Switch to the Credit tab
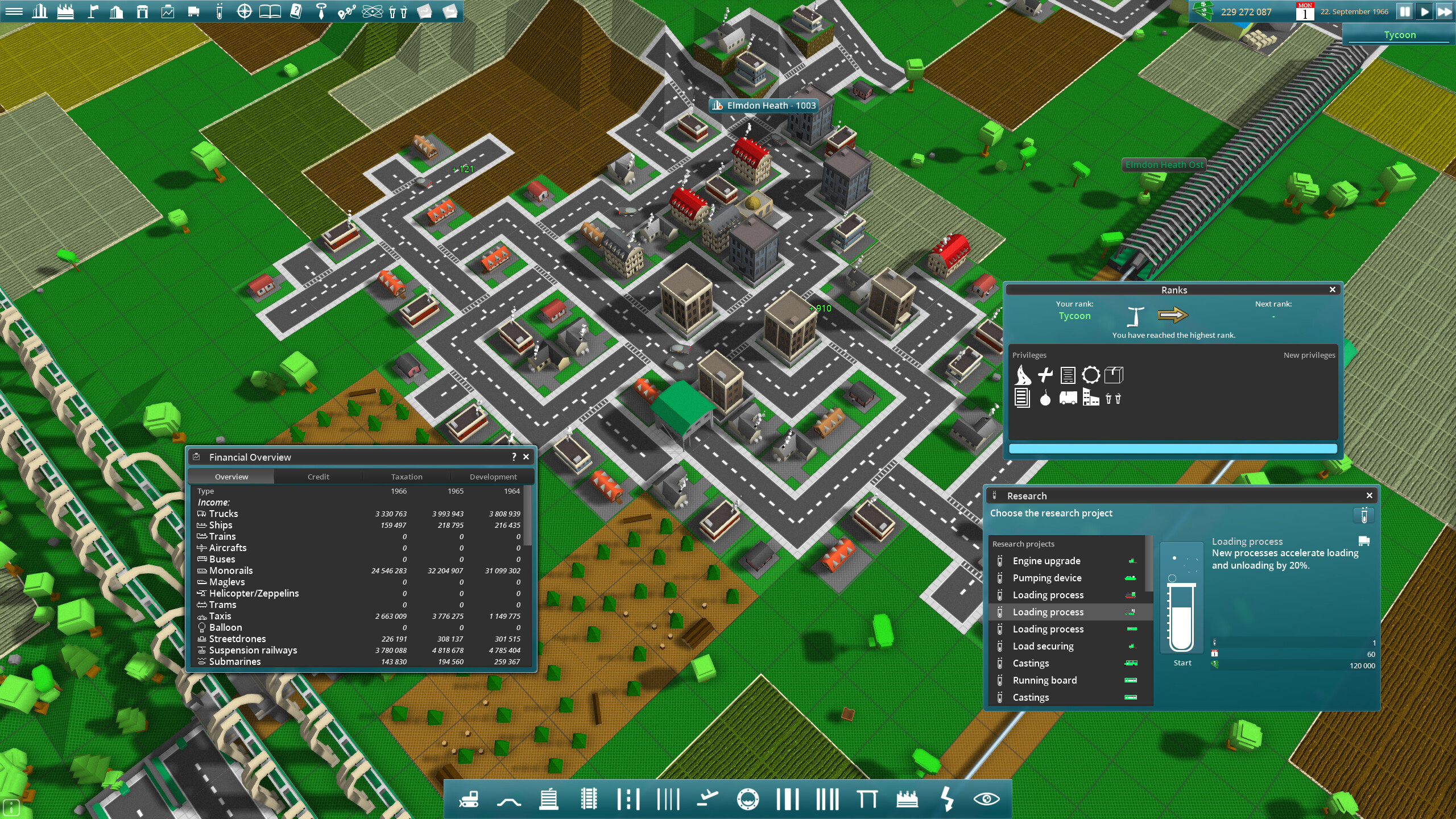The image size is (1456, 819). click(x=318, y=477)
